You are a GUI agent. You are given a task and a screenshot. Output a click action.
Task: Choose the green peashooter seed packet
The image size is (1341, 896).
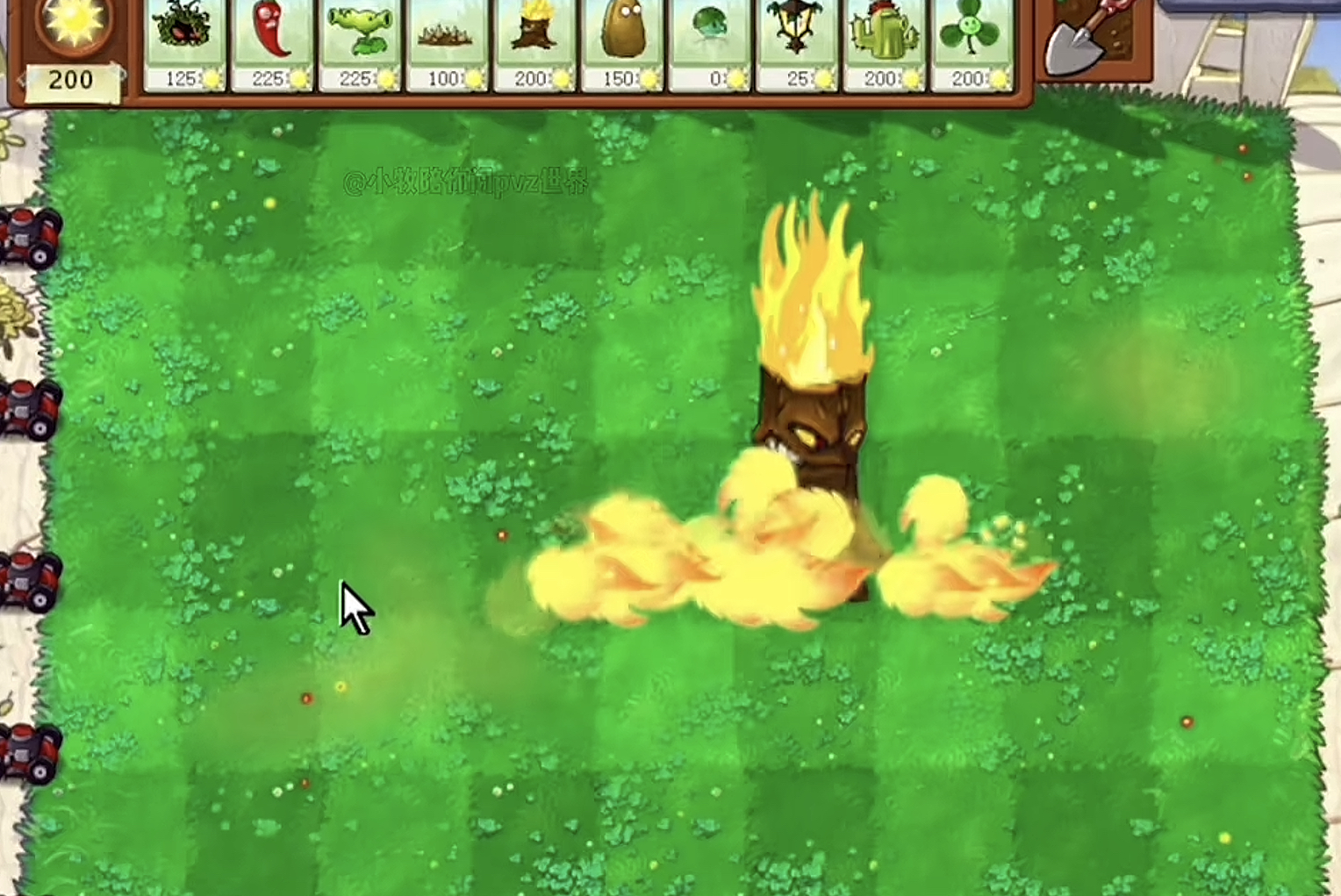(x=360, y=42)
